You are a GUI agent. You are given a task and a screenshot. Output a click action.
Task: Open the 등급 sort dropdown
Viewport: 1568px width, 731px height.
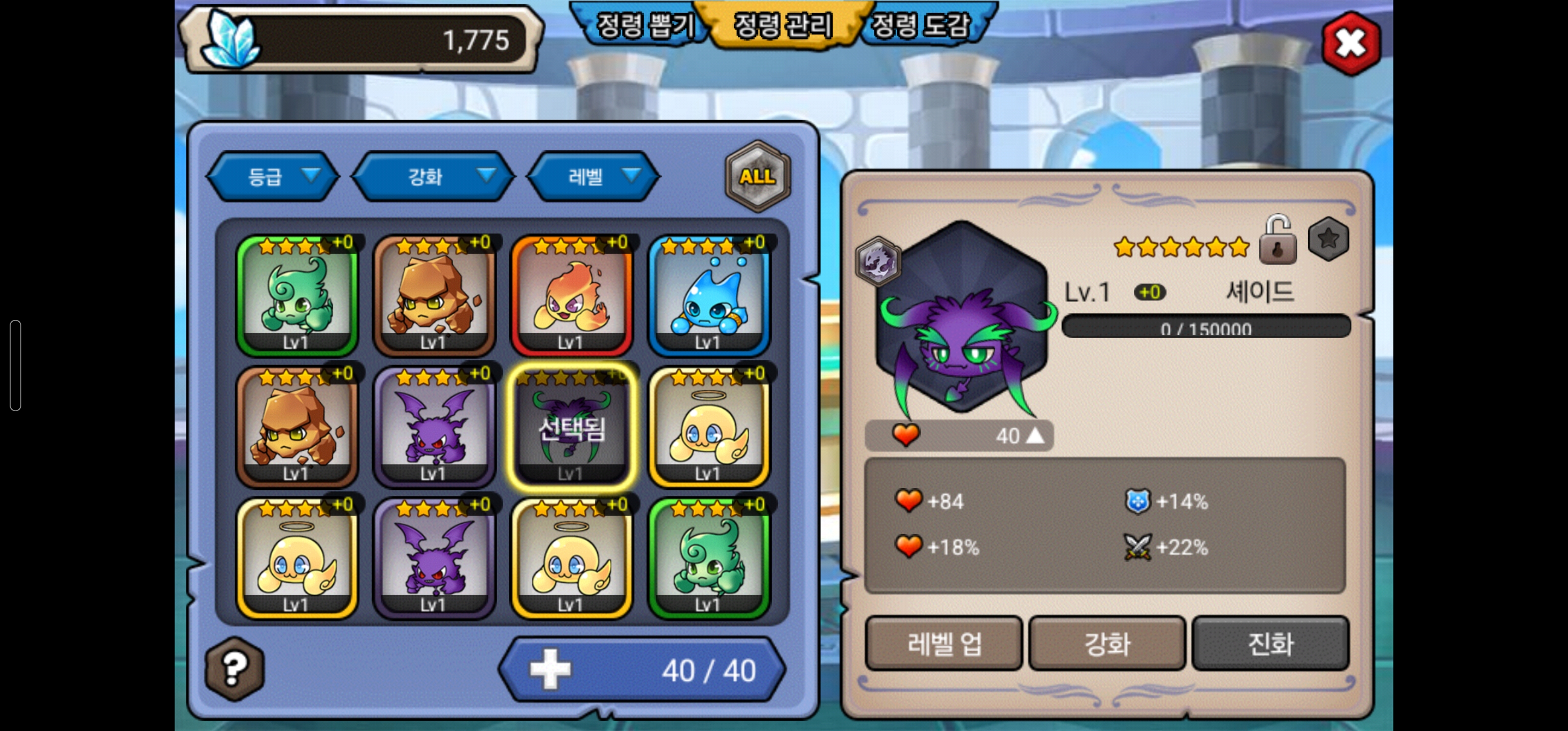(x=273, y=177)
